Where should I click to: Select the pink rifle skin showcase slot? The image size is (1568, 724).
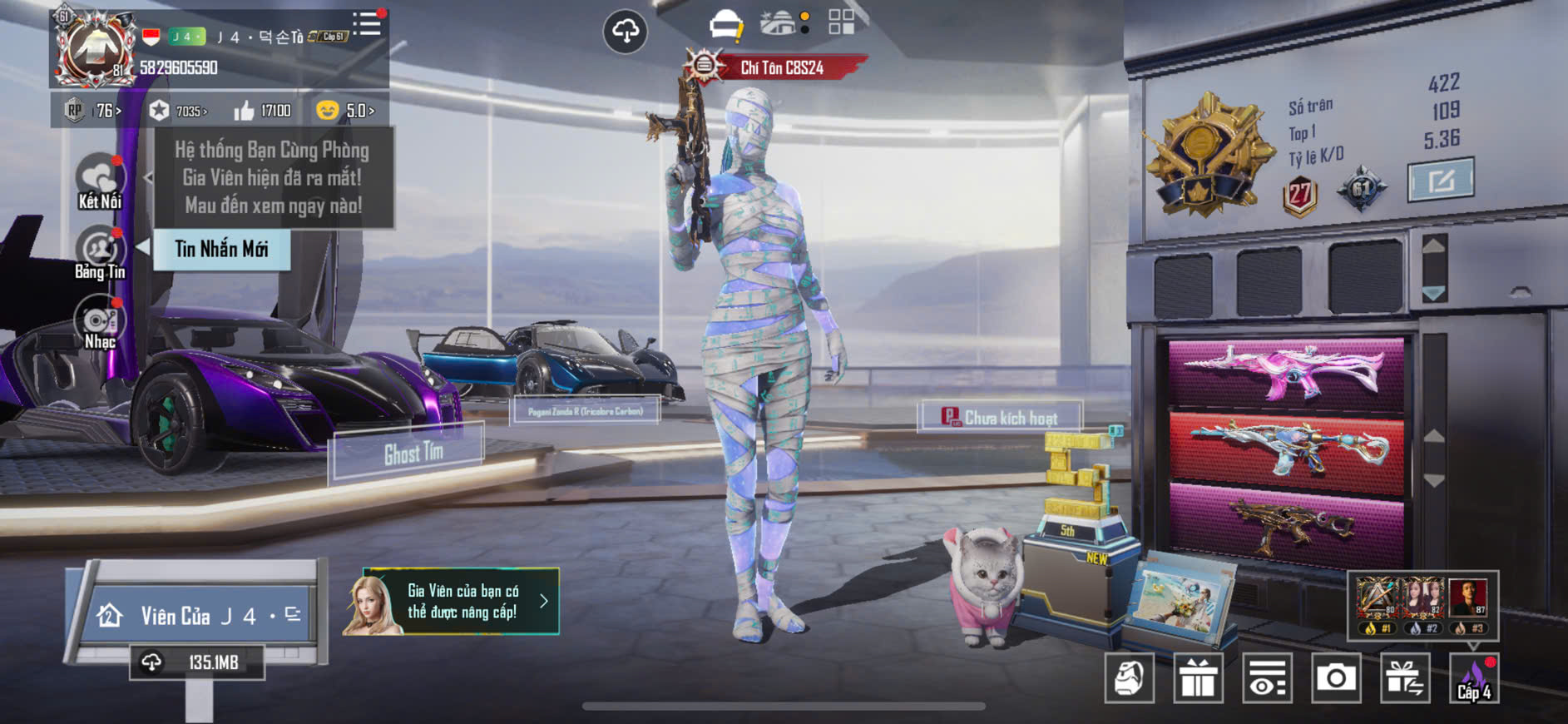(x=1286, y=371)
